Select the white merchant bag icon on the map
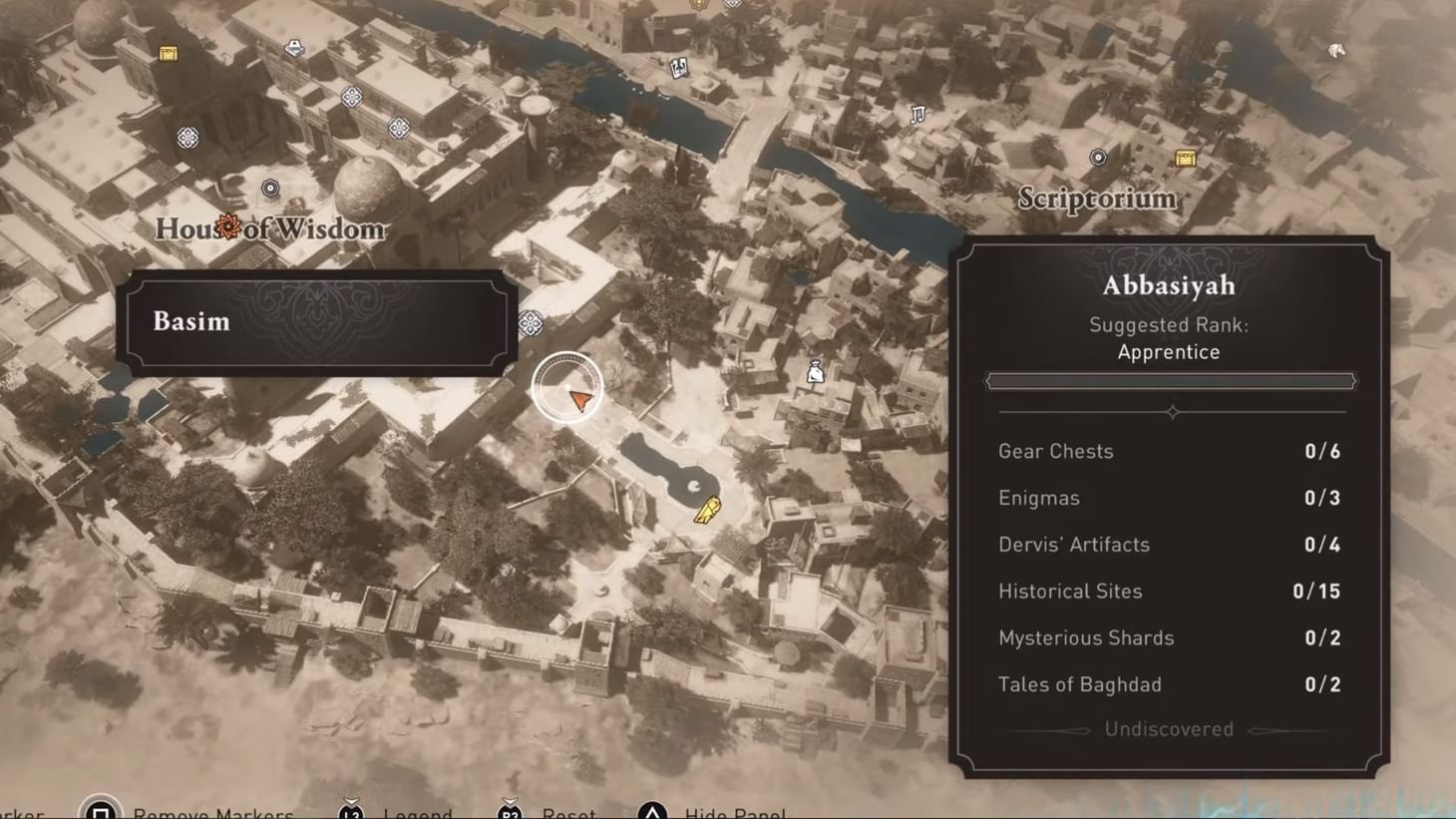Image resolution: width=1456 pixels, height=819 pixels. (x=816, y=369)
